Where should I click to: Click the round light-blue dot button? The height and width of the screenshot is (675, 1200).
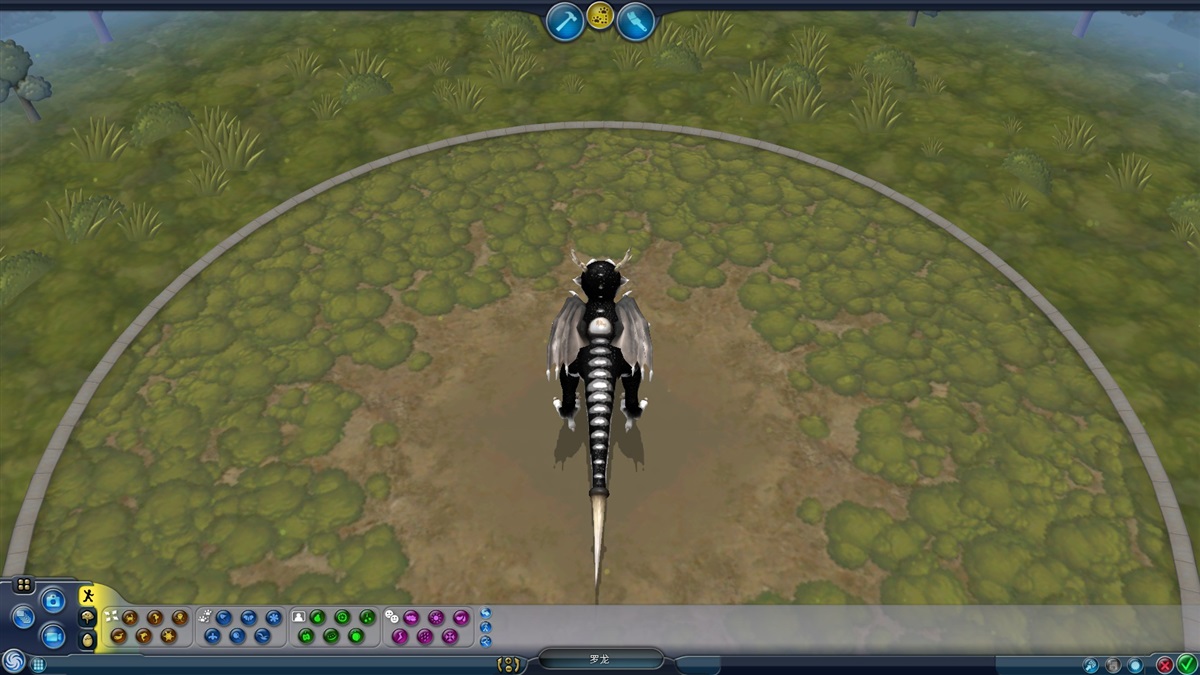point(1135,664)
